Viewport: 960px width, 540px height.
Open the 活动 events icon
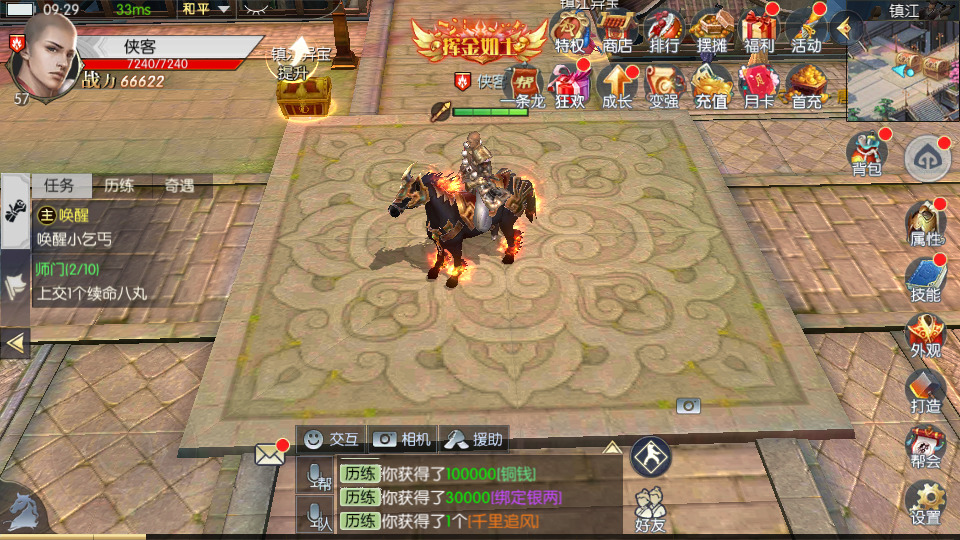[x=805, y=32]
